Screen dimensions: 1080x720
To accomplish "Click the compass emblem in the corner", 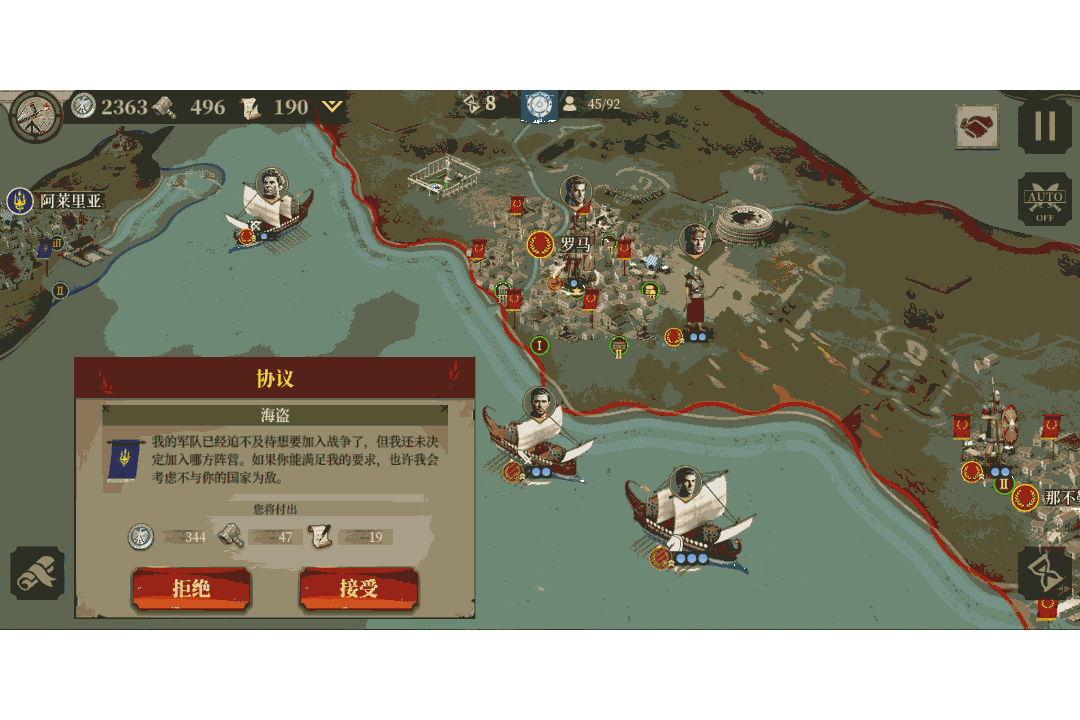I will tap(35, 116).
